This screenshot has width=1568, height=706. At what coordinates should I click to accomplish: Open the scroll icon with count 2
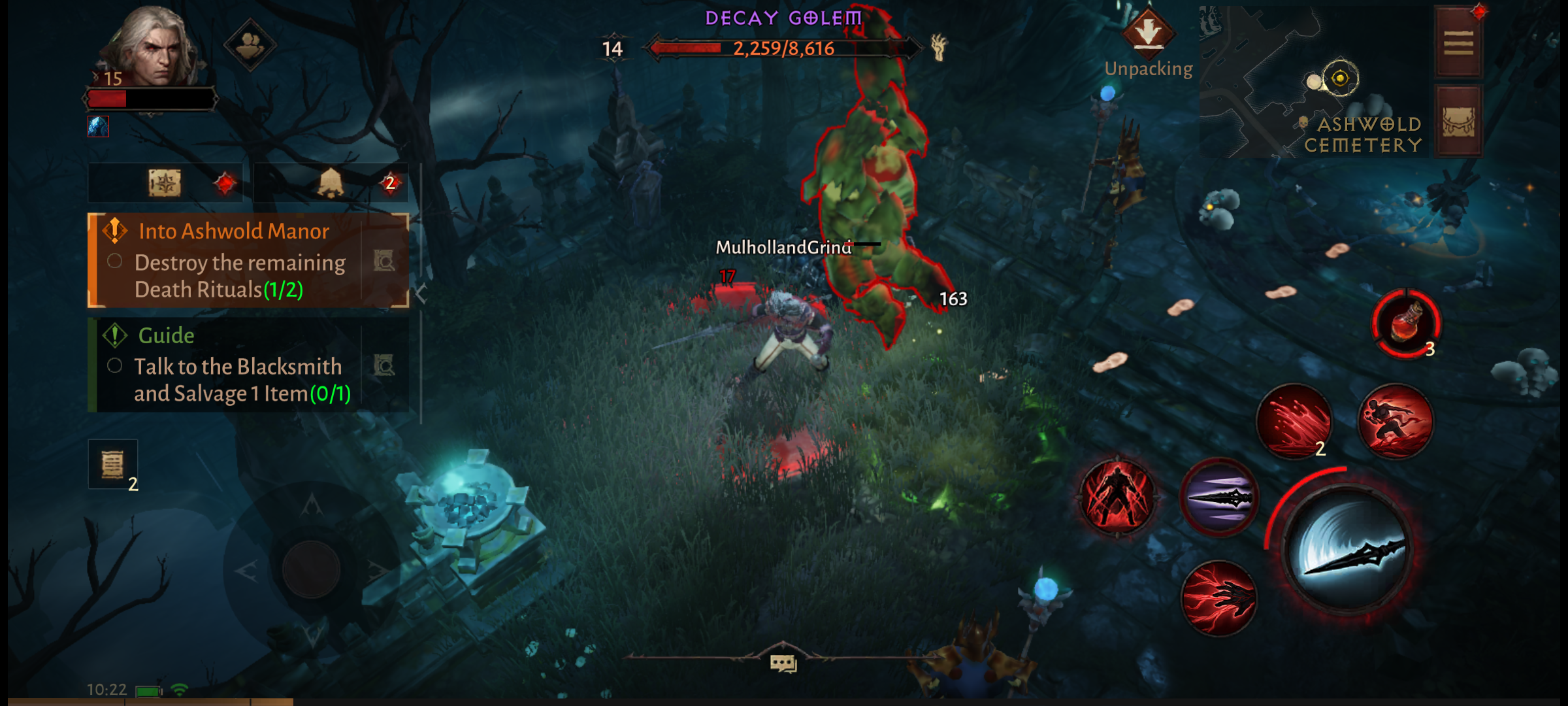pyautogui.click(x=112, y=464)
